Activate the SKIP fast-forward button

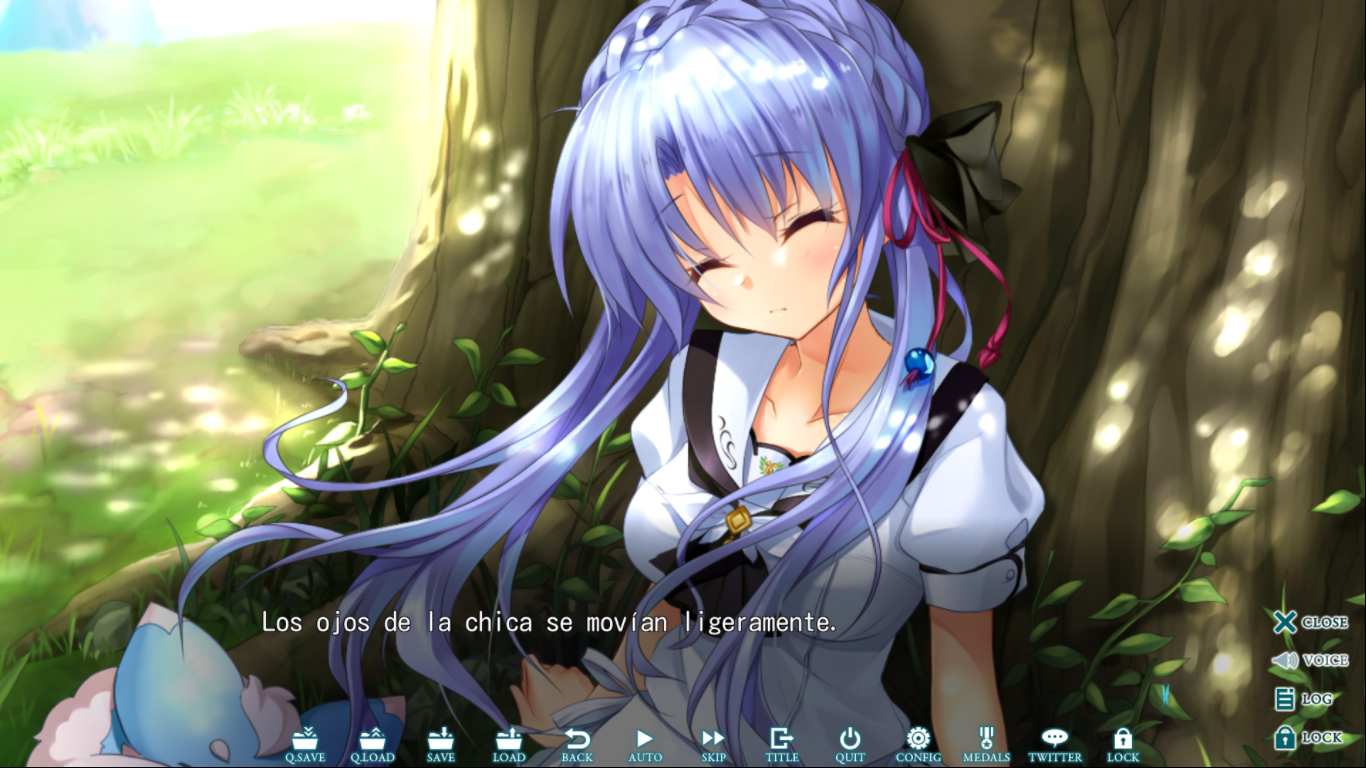tap(713, 744)
